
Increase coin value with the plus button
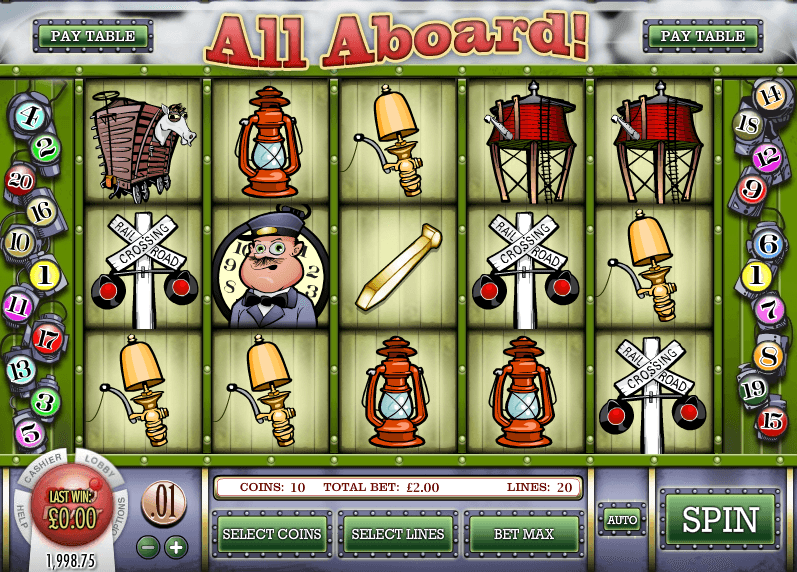click(176, 547)
